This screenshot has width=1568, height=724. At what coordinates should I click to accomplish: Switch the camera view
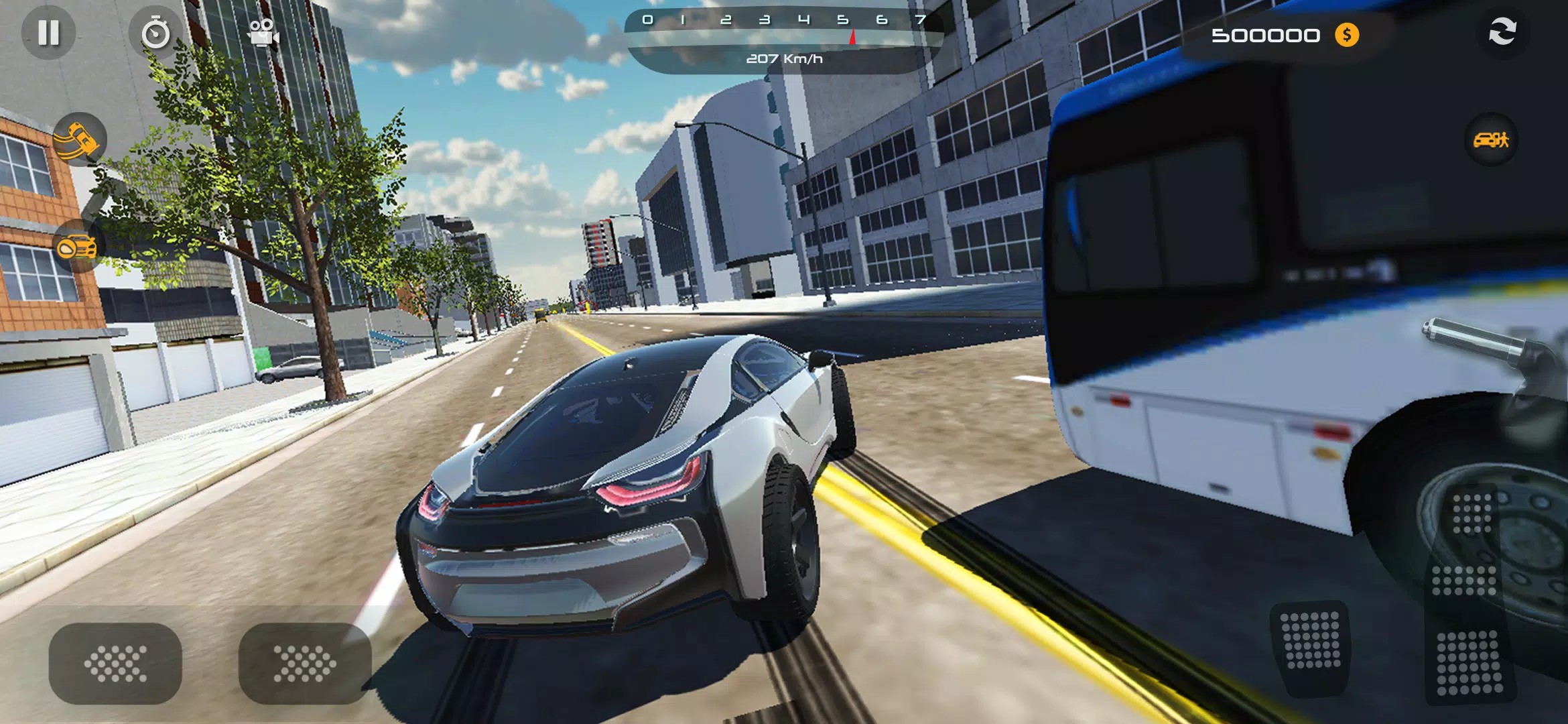(x=263, y=32)
